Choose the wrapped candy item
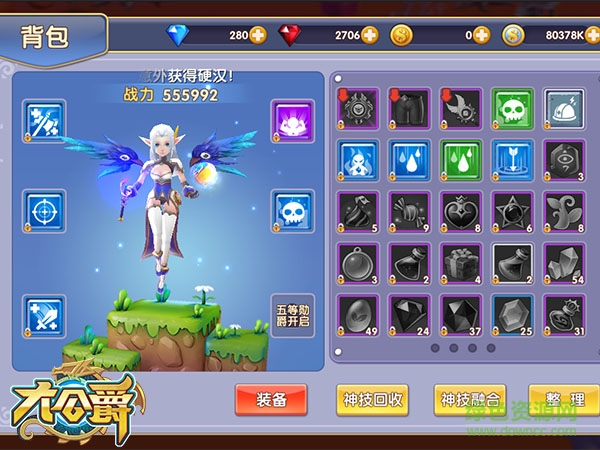The image size is (600, 450). [409, 212]
